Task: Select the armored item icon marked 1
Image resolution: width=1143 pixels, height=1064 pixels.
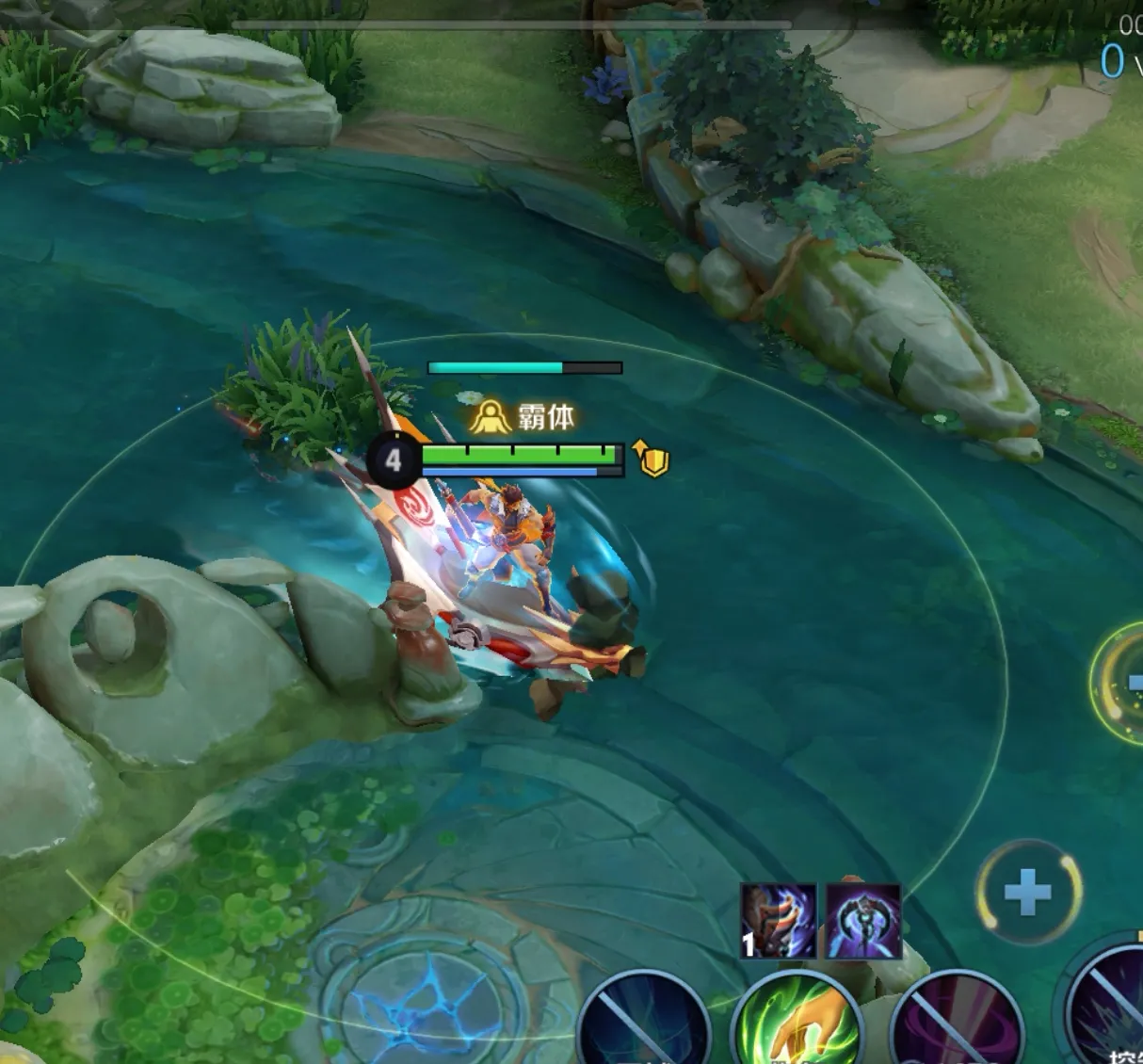Action: tap(778, 920)
